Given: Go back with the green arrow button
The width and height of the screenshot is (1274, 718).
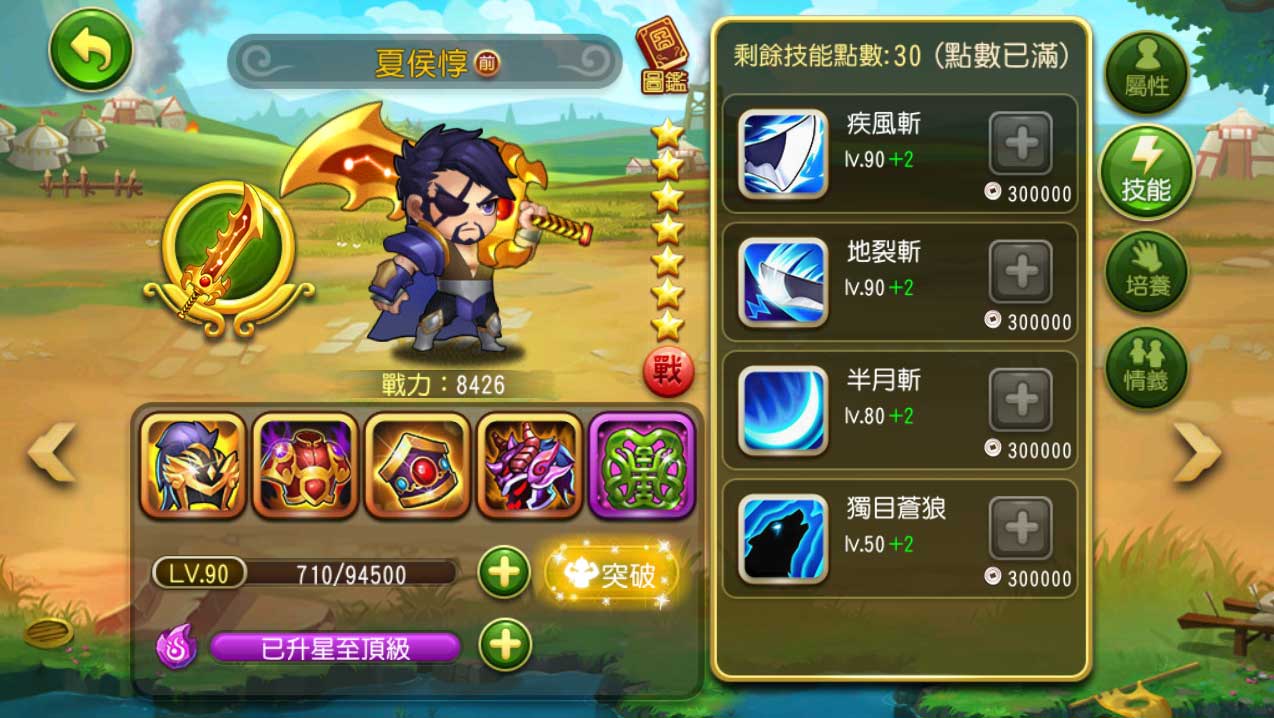Looking at the screenshot, I should (x=91, y=50).
